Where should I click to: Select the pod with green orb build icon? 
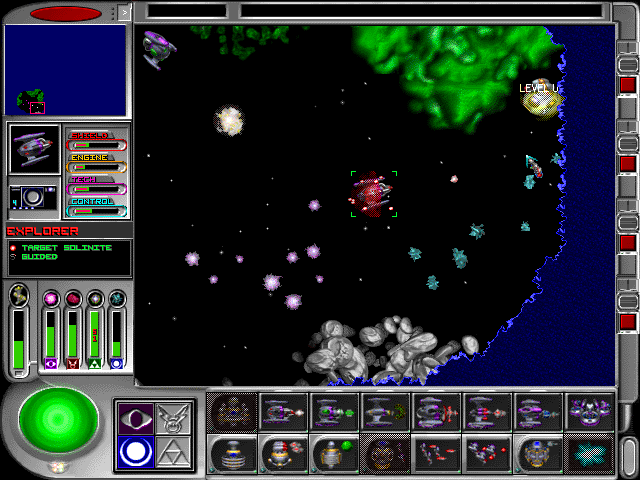[x=334, y=453]
